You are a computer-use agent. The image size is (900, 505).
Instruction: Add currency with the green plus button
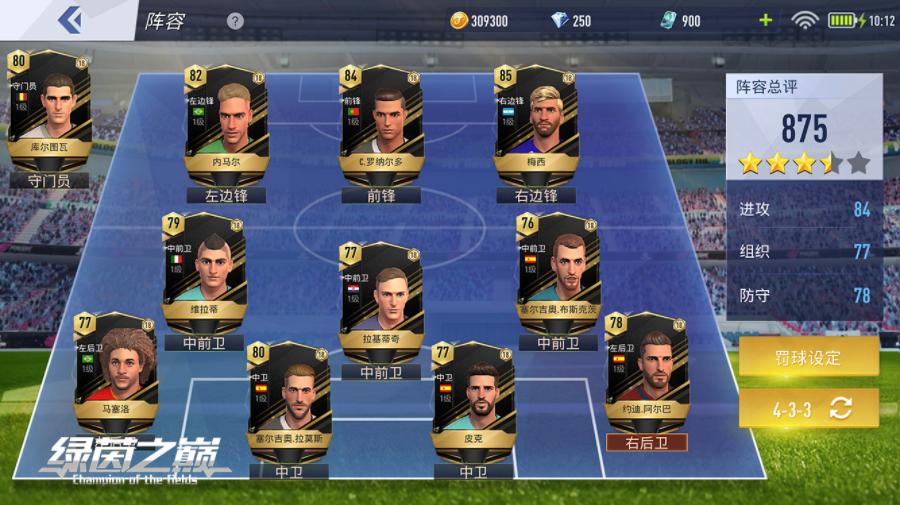click(x=766, y=20)
